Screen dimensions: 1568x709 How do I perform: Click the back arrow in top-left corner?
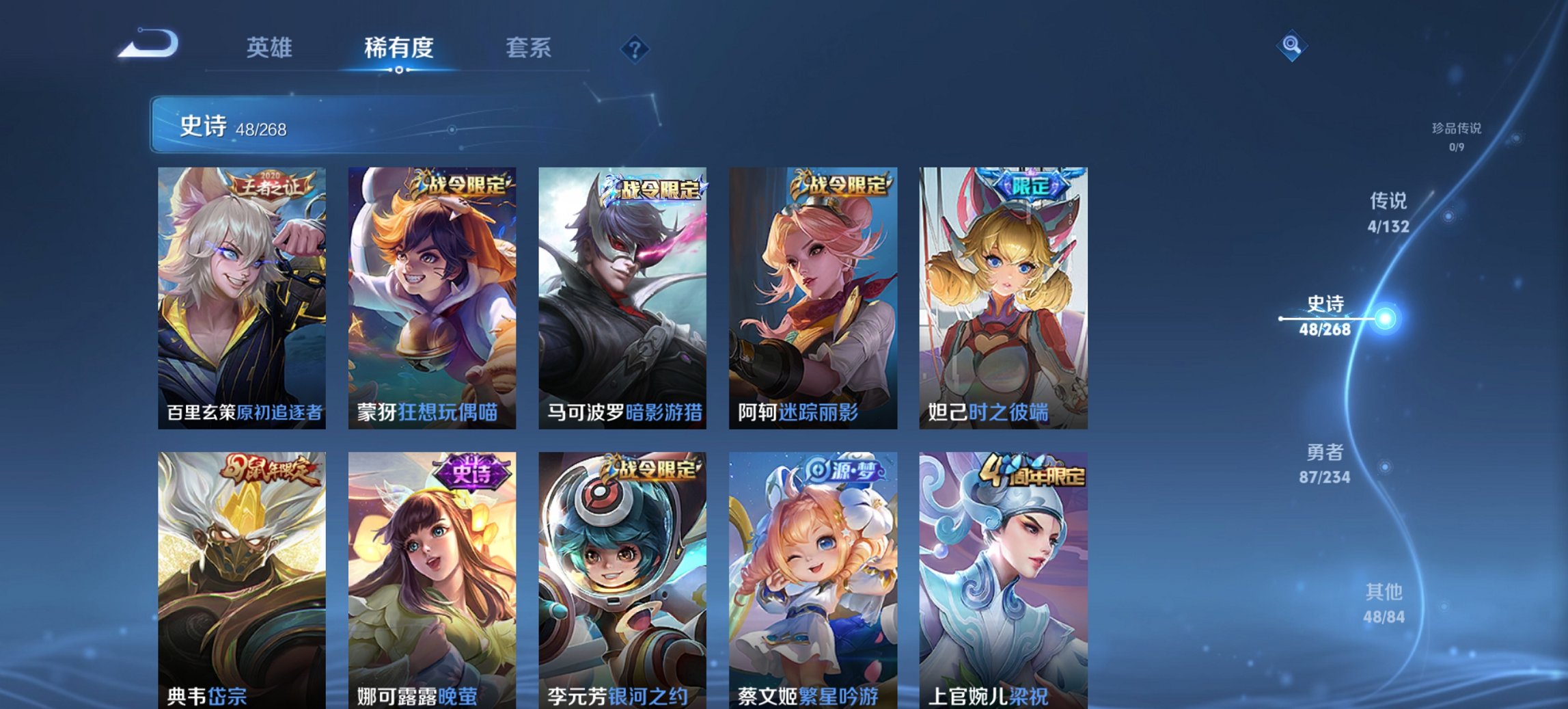pyautogui.click(x=150, y=44)
